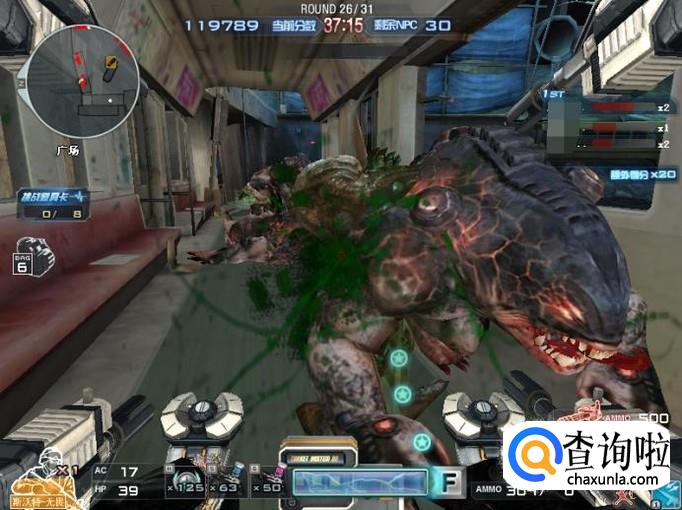Choose the item slot showing x63
682x510 pixels.
click(227, 483)
